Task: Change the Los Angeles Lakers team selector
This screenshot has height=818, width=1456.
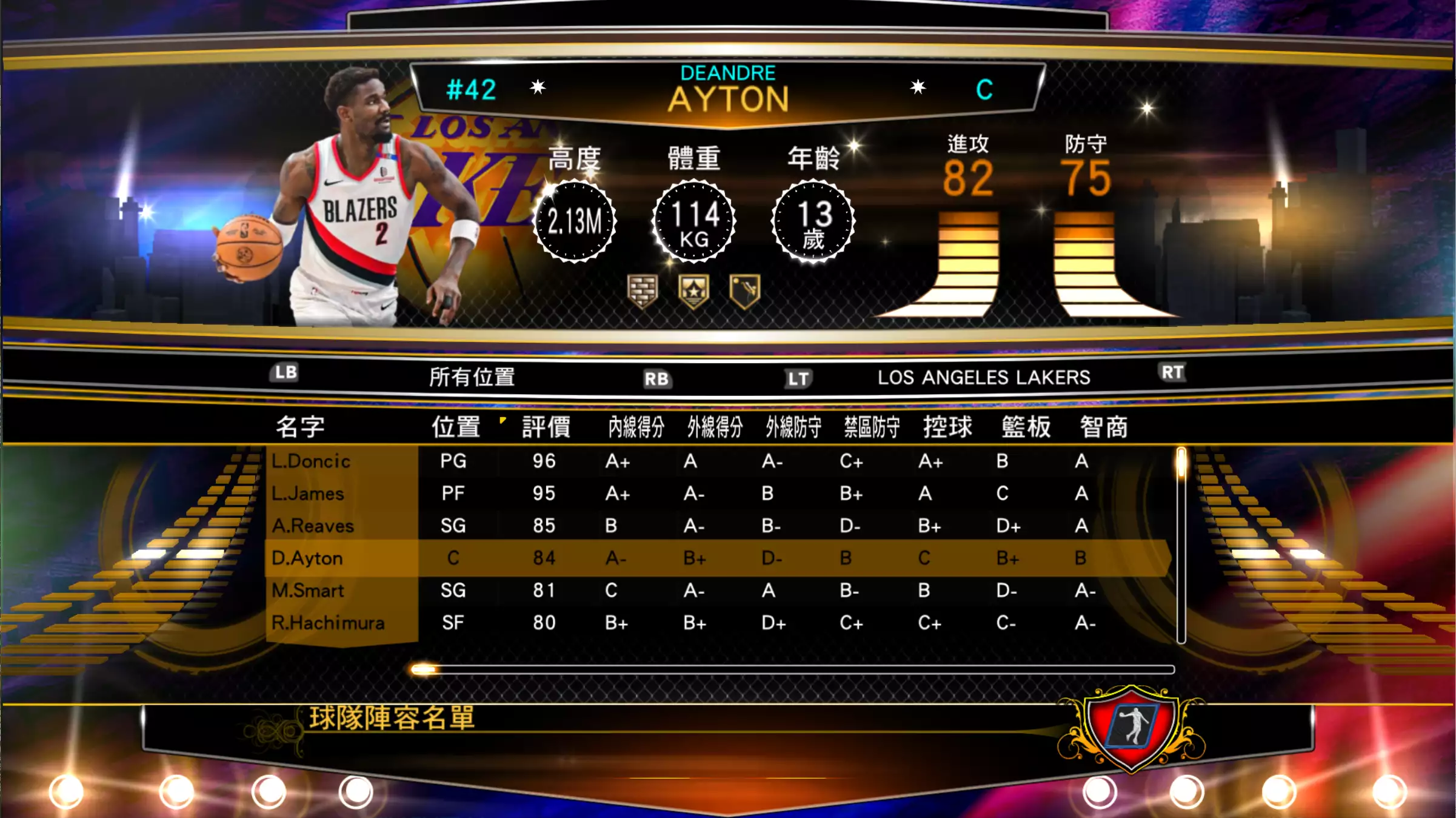Action: pos(983,377)
